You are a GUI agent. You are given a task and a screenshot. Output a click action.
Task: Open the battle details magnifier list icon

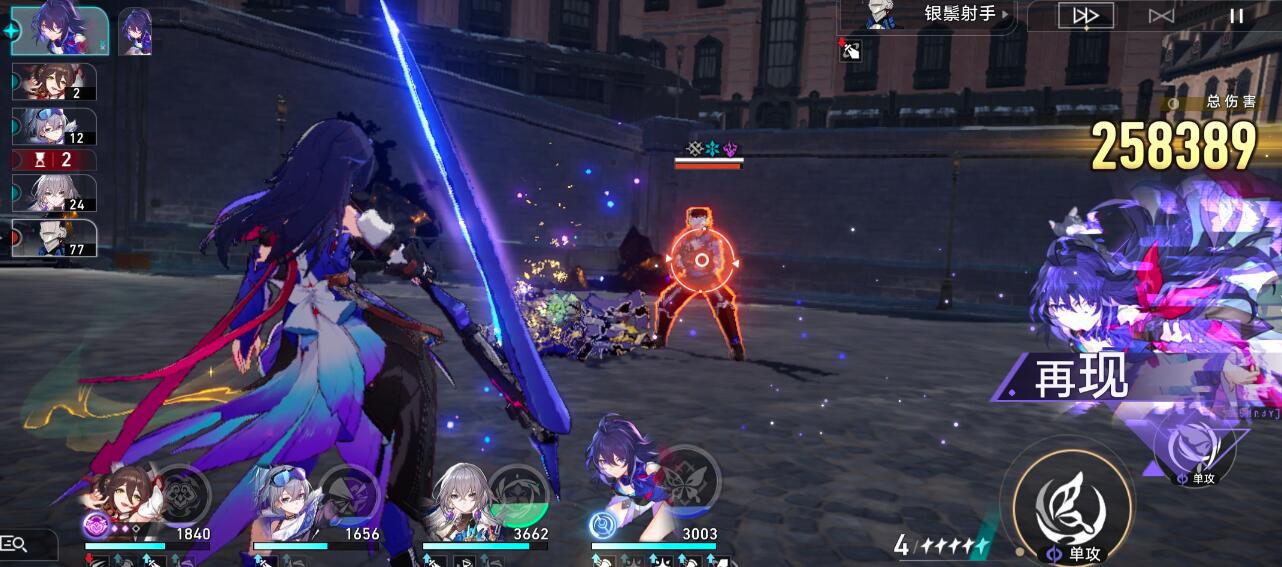(15, 544)
